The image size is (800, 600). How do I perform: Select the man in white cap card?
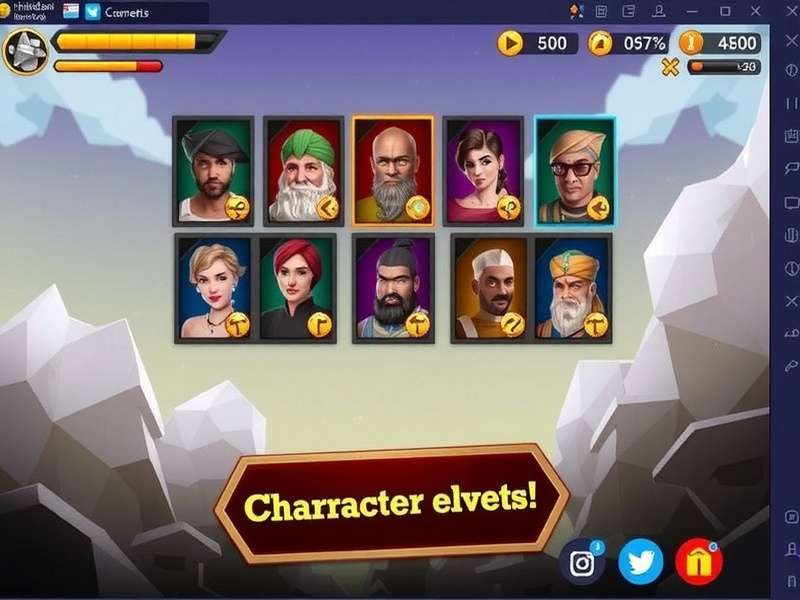489,289
